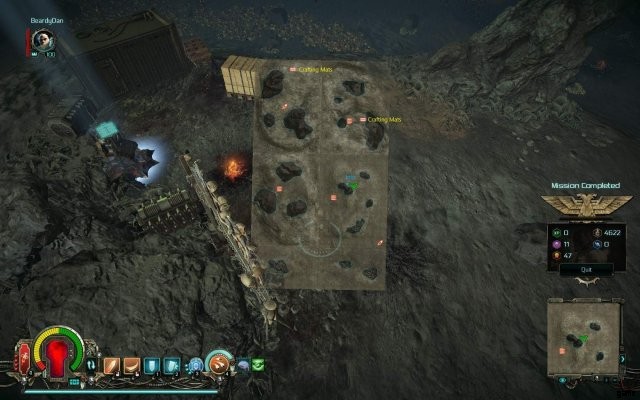
Task: Activate the round blue glowing skill icon
Action: tap(195, 365)
